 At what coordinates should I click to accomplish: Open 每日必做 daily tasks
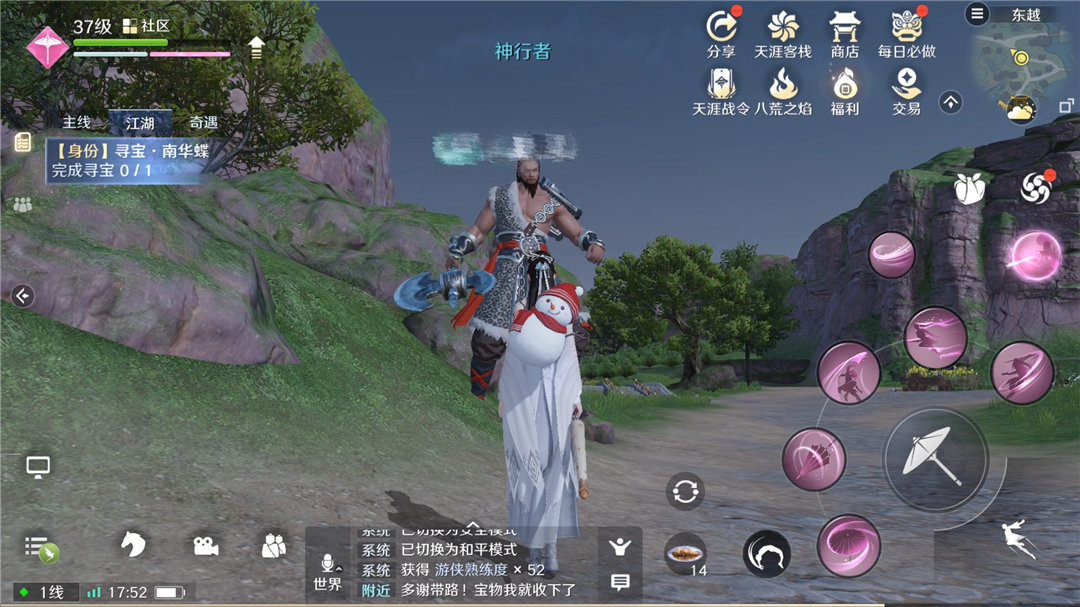coord(906,33)
